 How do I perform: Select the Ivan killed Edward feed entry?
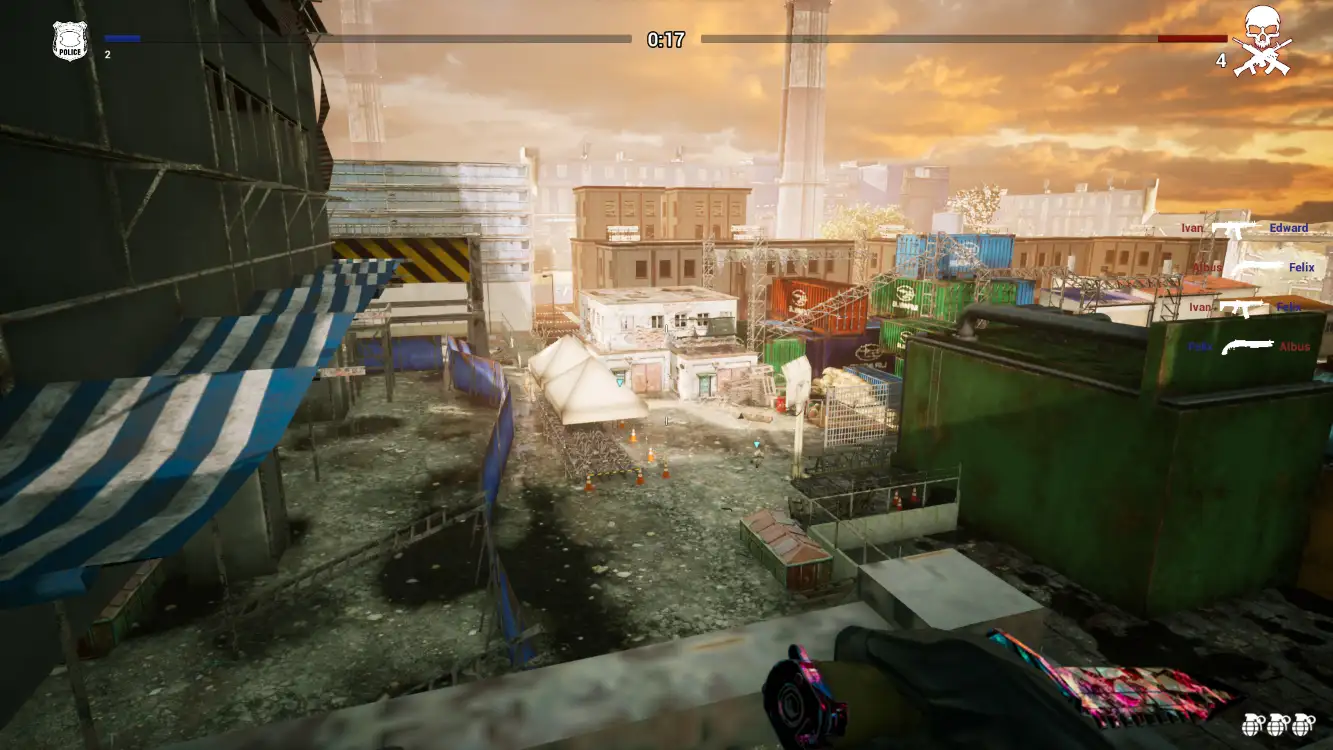coord(1243,228)
